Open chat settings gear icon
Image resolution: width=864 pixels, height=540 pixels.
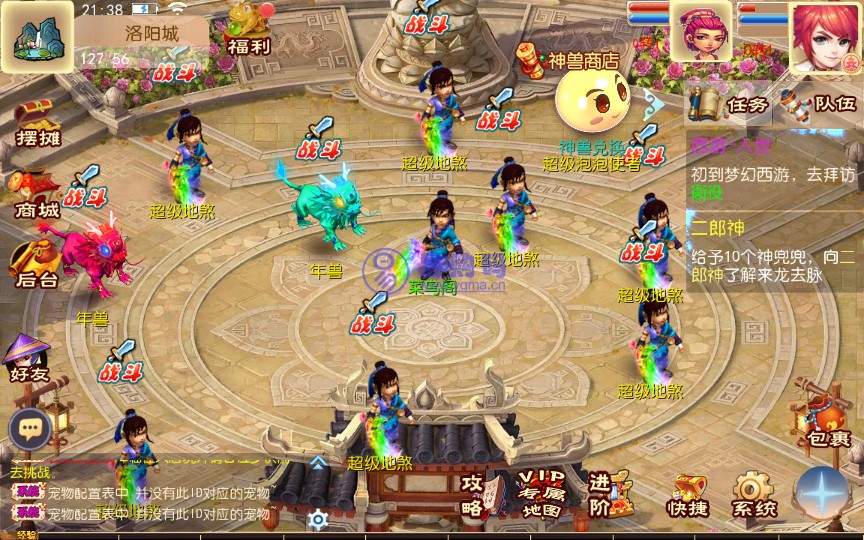[318, 519]
